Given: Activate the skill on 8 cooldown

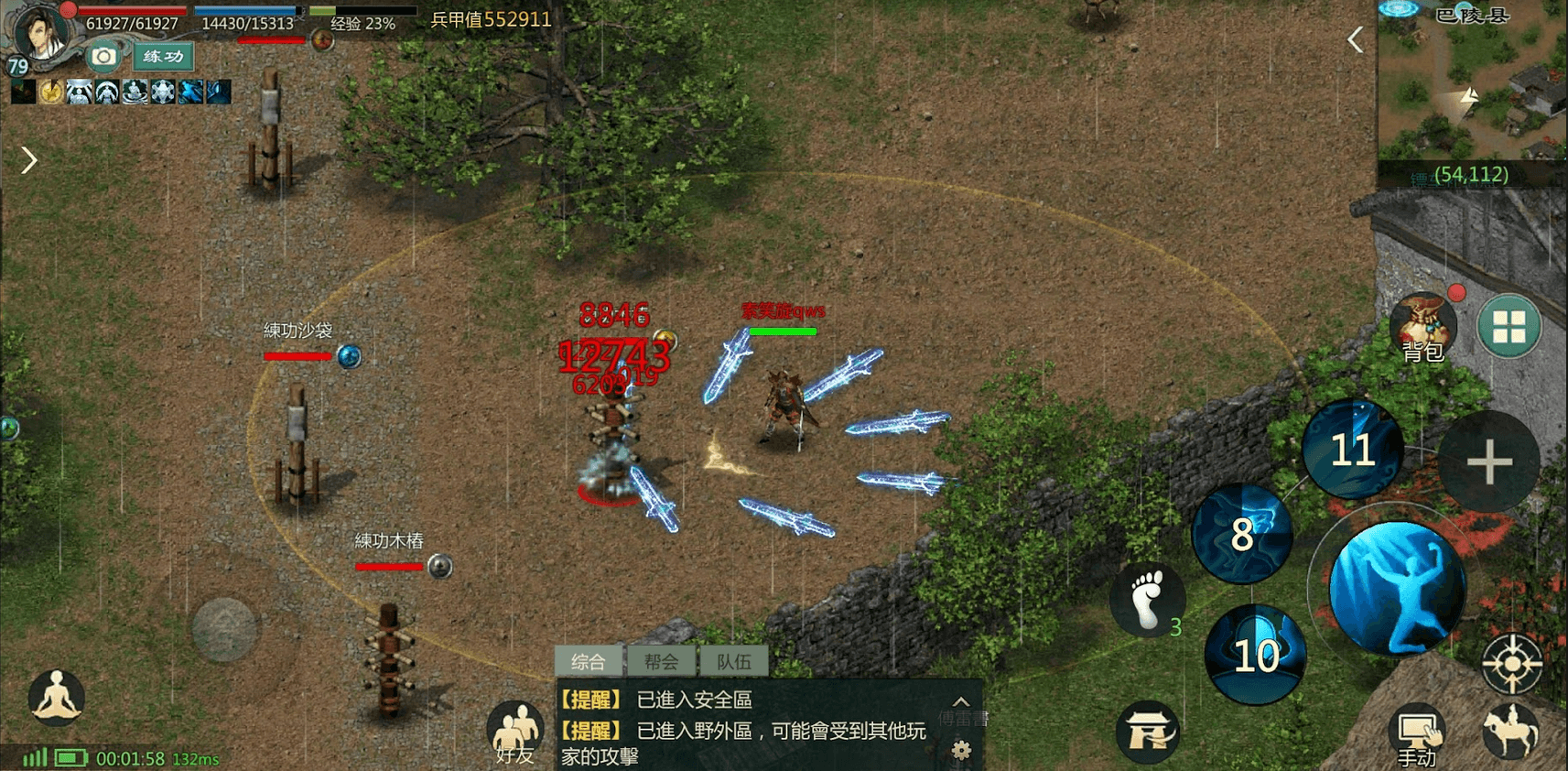Looking at the screenshot, I should pyautogui.click(x=1242, y=535).
